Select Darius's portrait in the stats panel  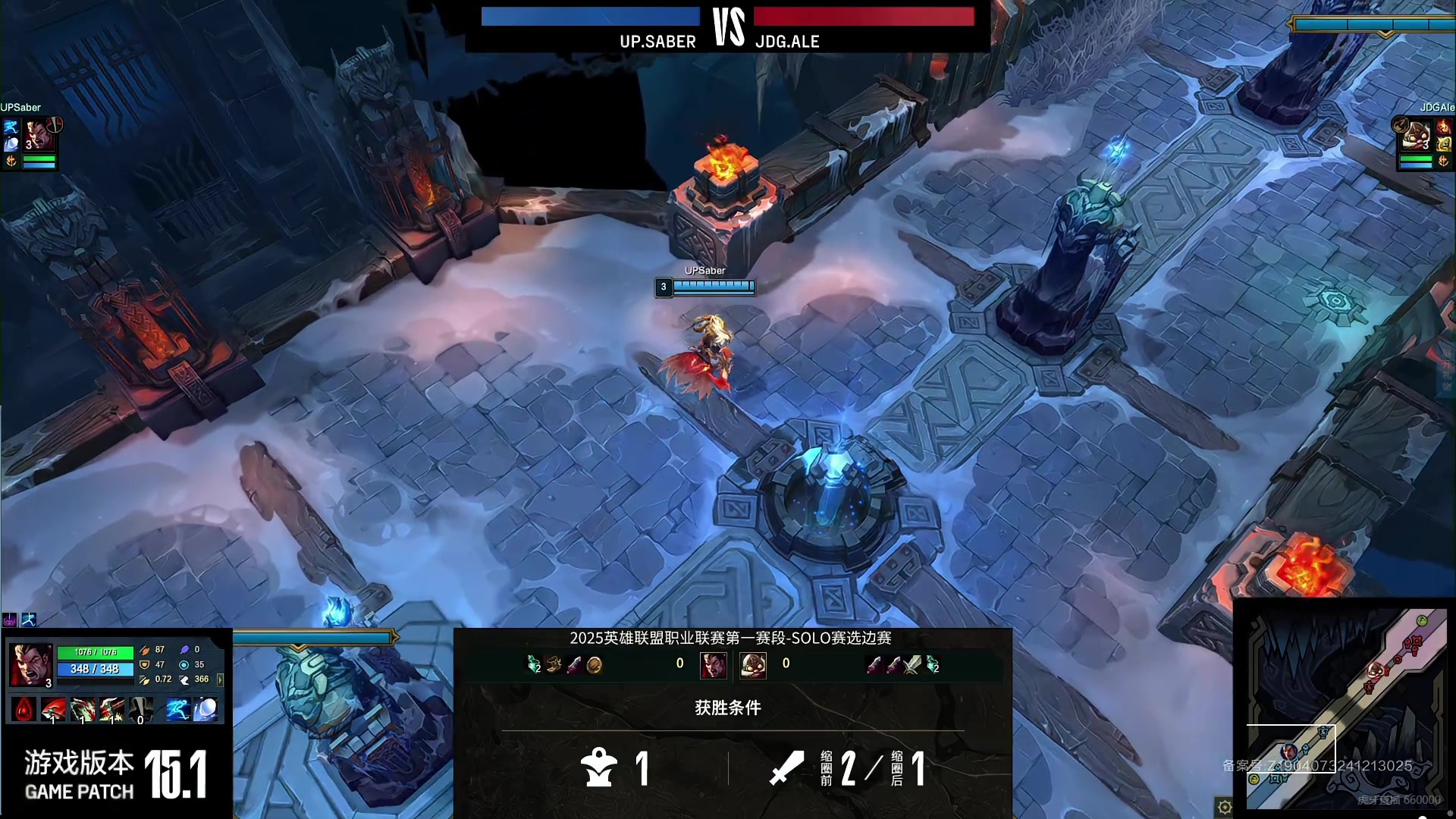pyautogui.click(x=30, y=665)
